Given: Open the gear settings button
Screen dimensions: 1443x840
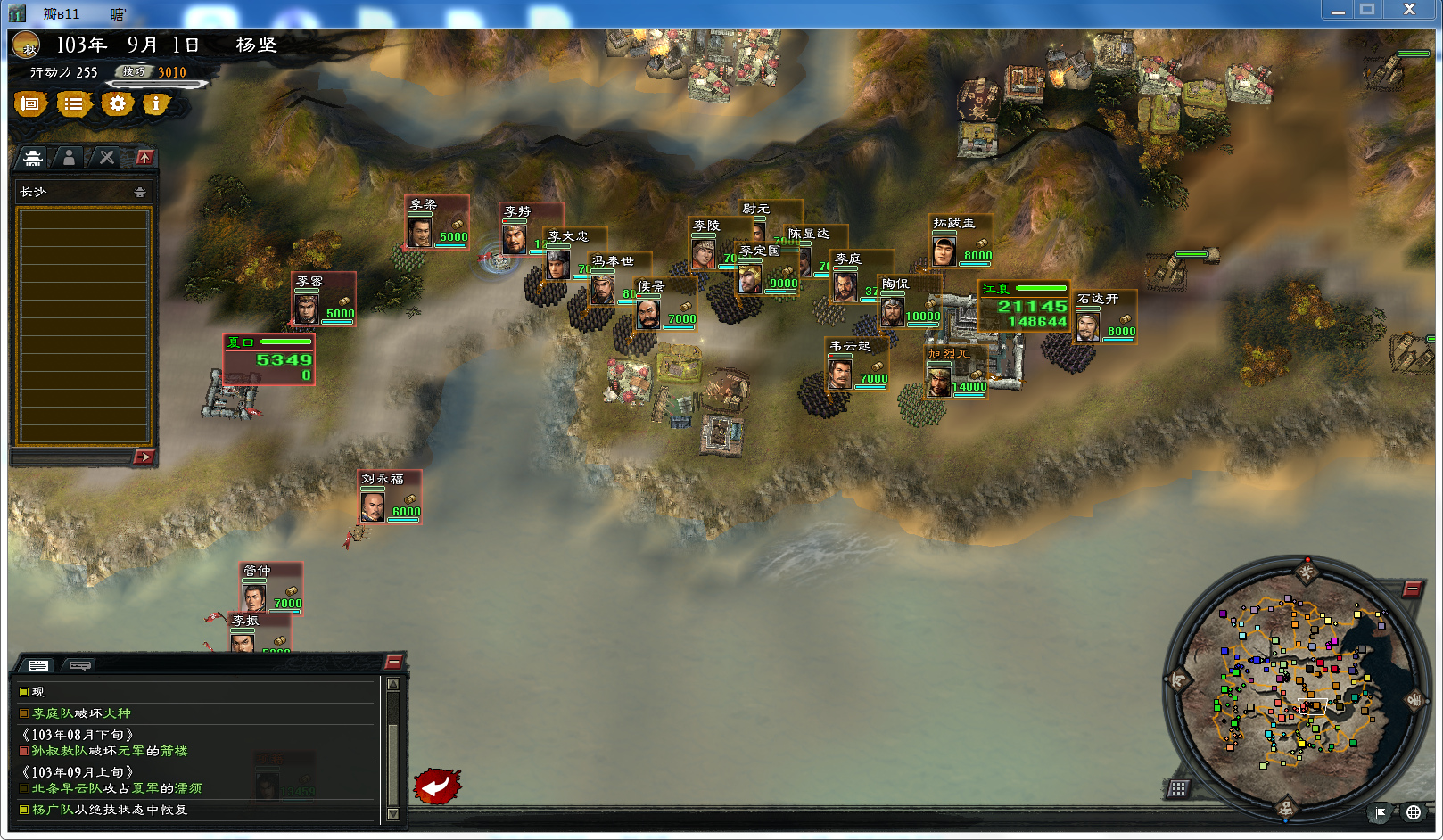Looking at the screenshot, I should click(117, 104).
